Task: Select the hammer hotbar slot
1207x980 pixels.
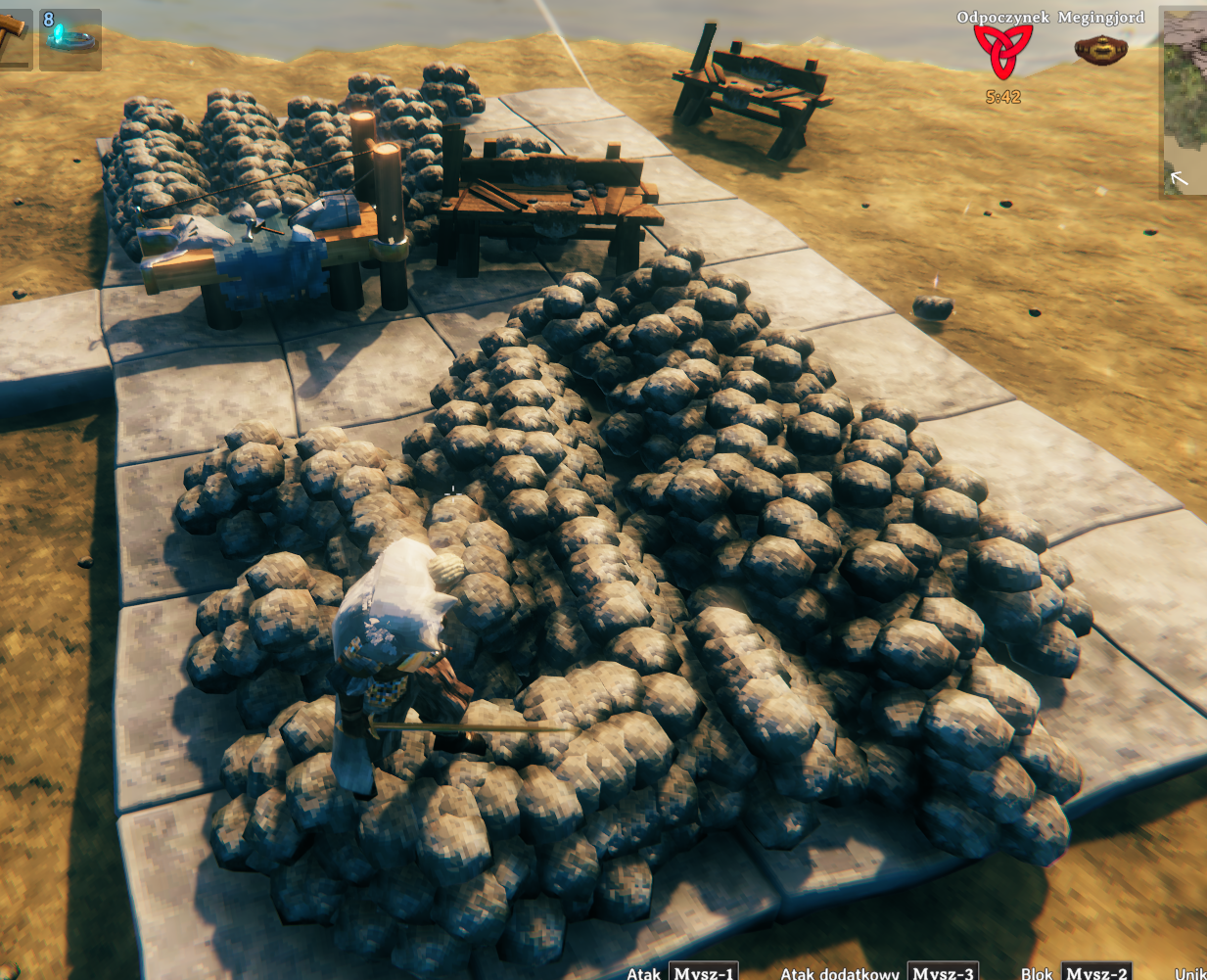Action: click(x=14, y=37)
